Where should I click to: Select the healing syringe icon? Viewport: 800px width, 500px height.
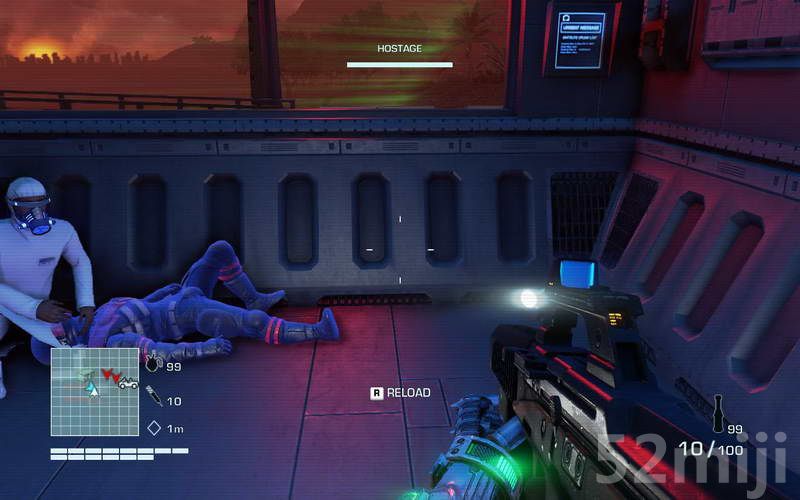(x=154, y=397)
